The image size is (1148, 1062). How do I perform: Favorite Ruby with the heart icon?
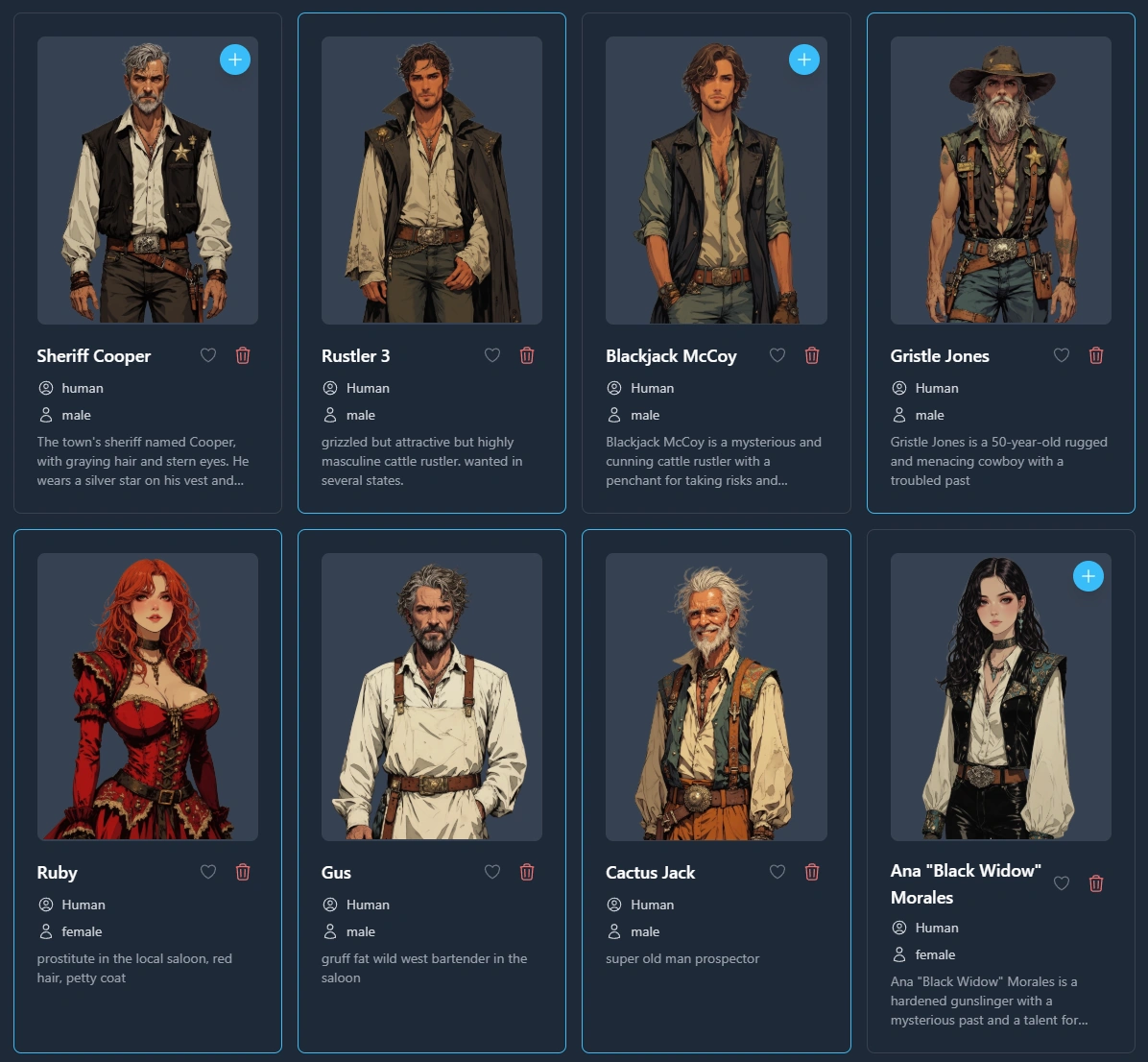[x=208, y=872]
